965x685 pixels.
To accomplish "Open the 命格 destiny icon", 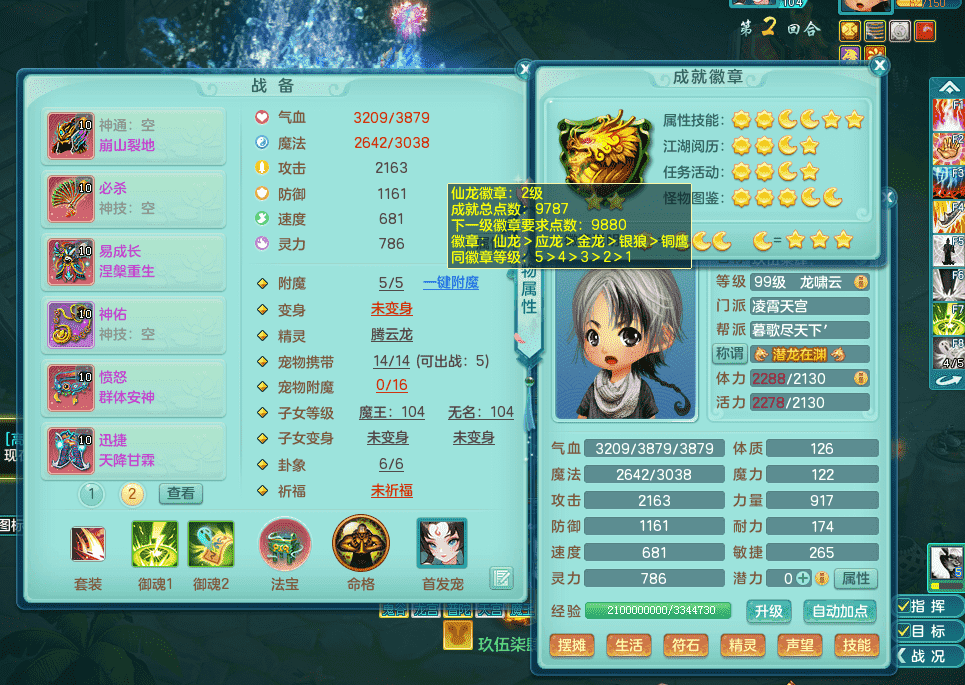I will click(360, 543).
